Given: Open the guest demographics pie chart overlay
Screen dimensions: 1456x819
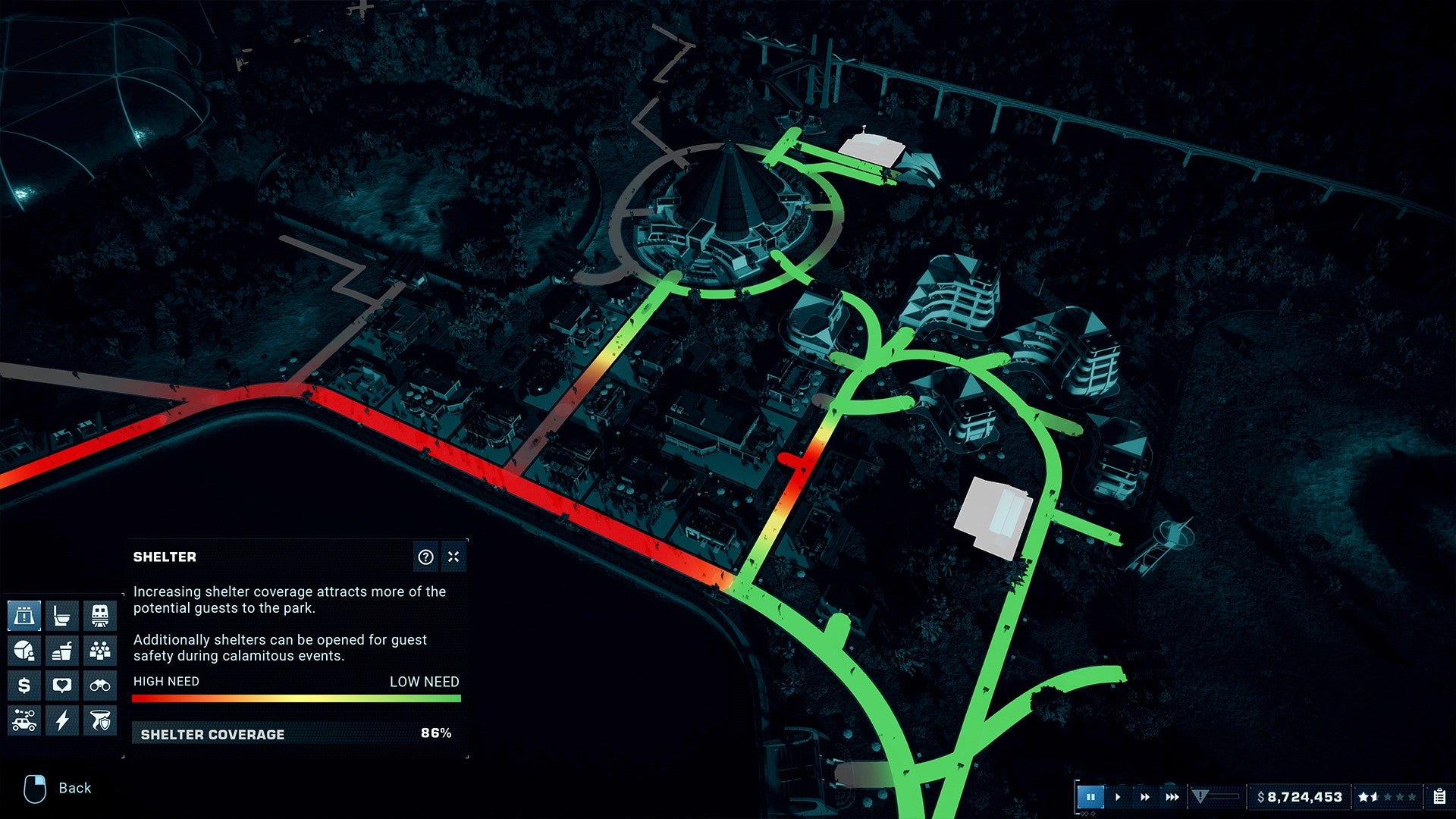Looking at the screenshot, I should (x=25, y=648).
